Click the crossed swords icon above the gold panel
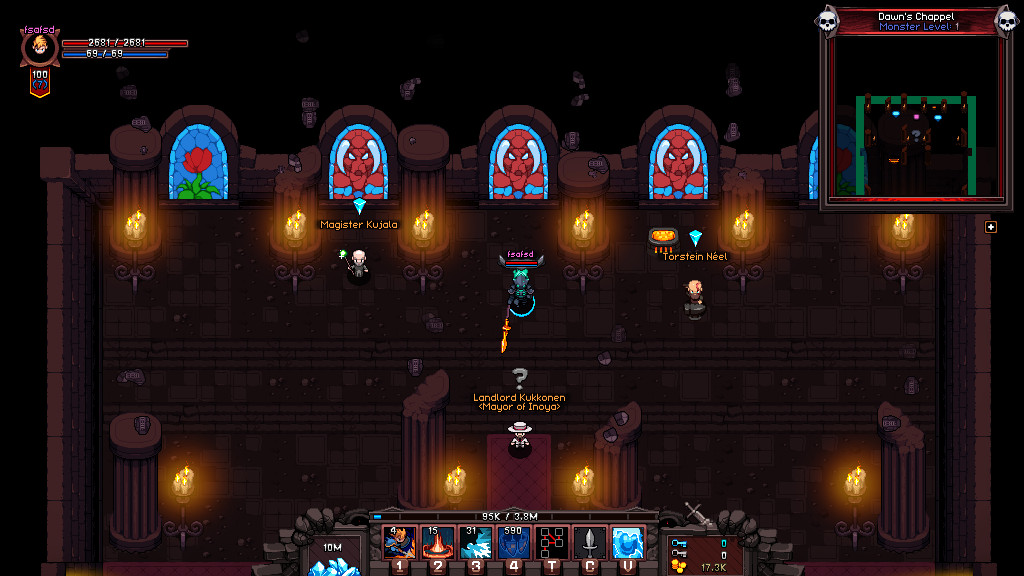The width and height of the screenshot is (1024, 576). [699, 516]
